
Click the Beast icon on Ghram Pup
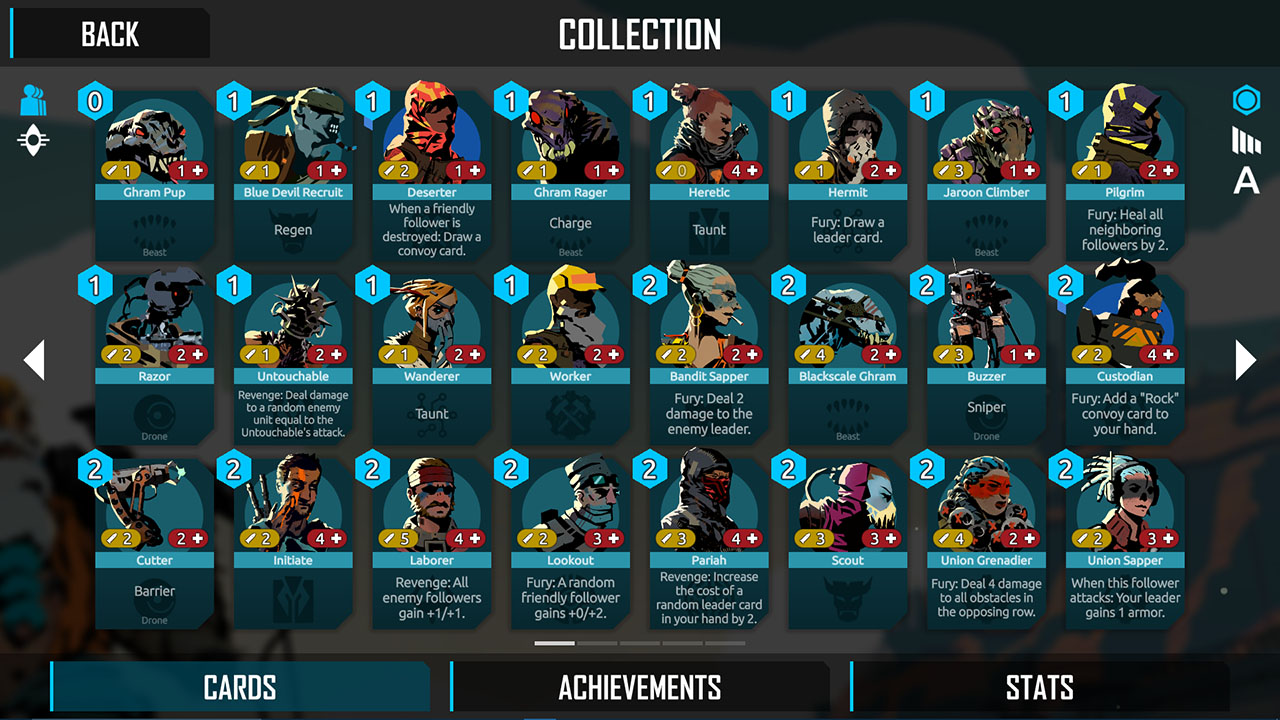click(153, 232)
